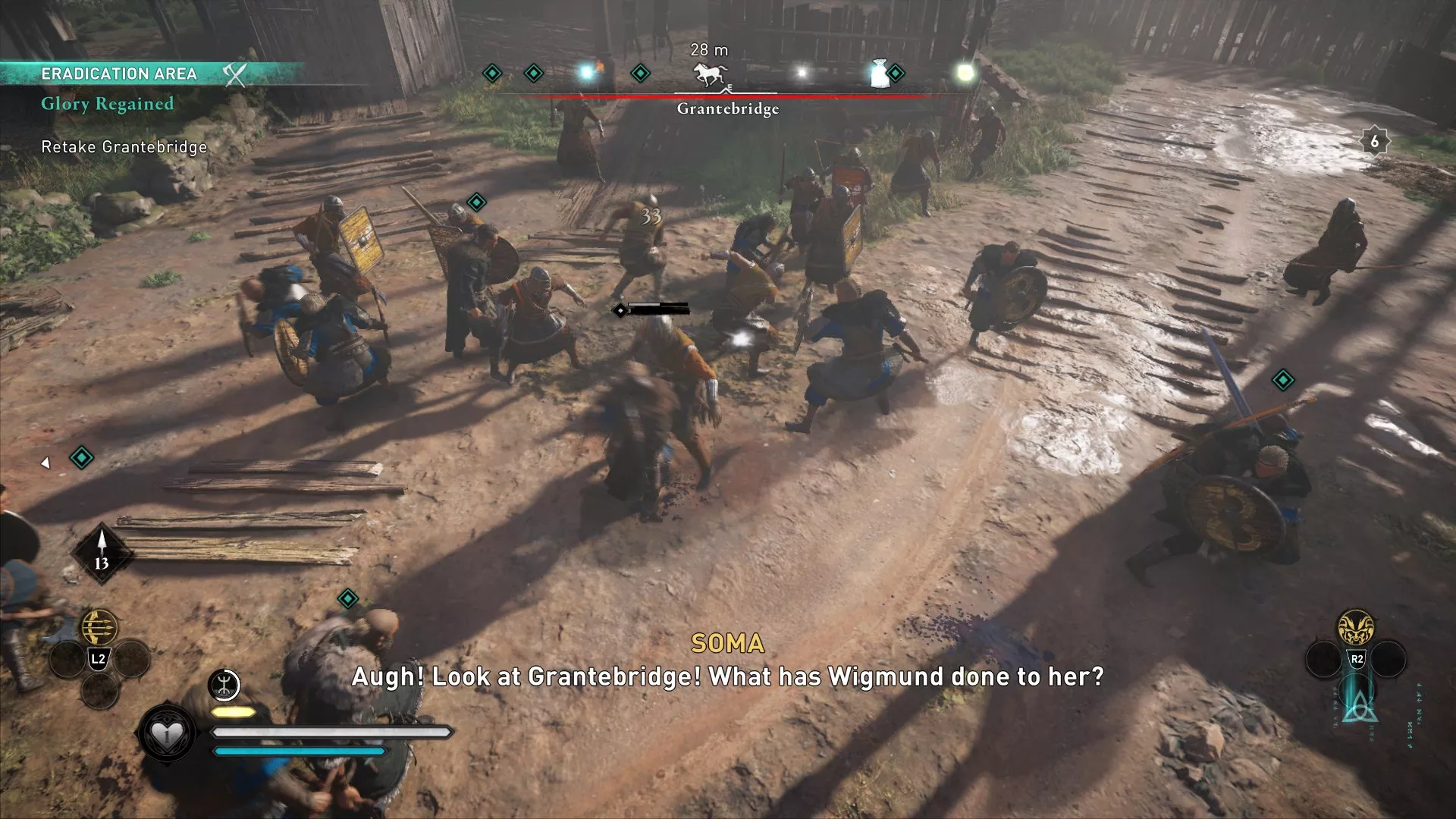
Task: Select the white loot sack icon on compass
Action: [x=879, y=75]
